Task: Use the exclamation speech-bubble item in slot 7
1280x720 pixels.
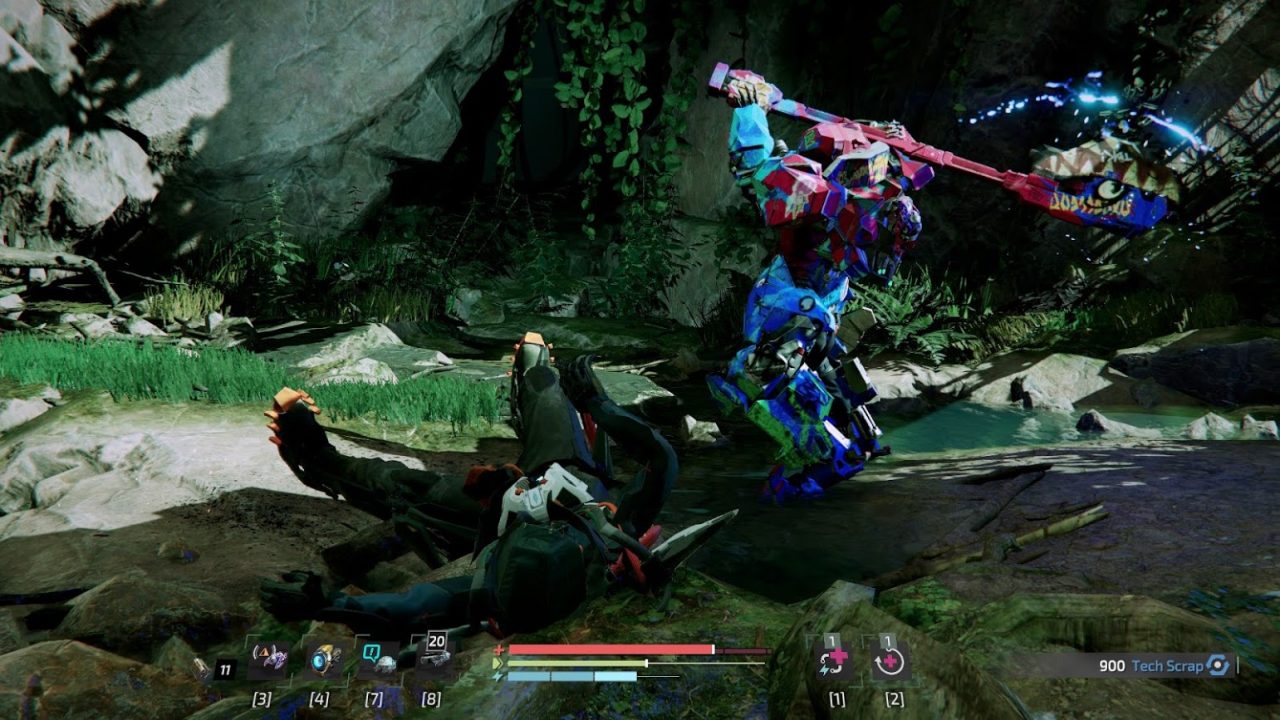Action: pos(378,660)
